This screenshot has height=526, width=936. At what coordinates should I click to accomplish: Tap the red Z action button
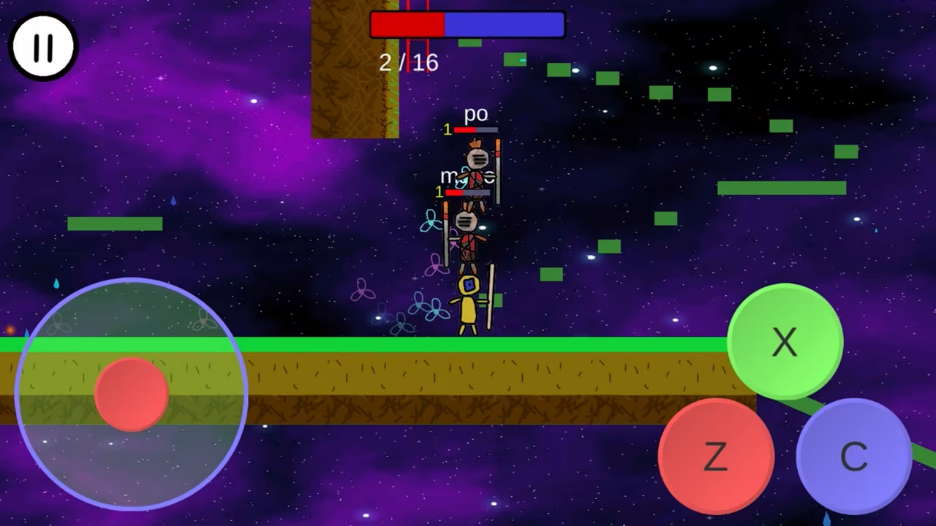click(x=716, y=456)
